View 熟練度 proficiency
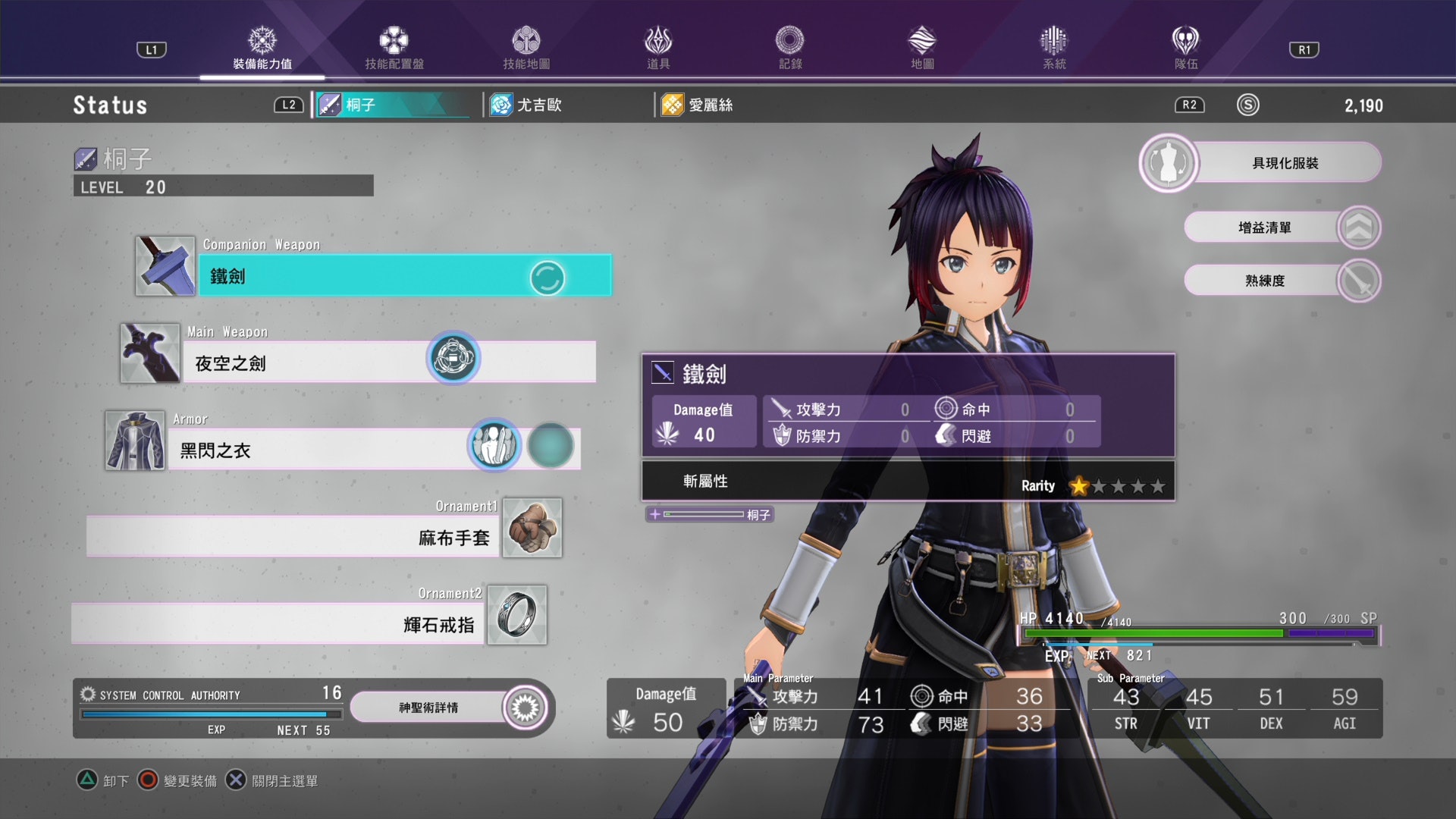 [x=1264, y=281]
